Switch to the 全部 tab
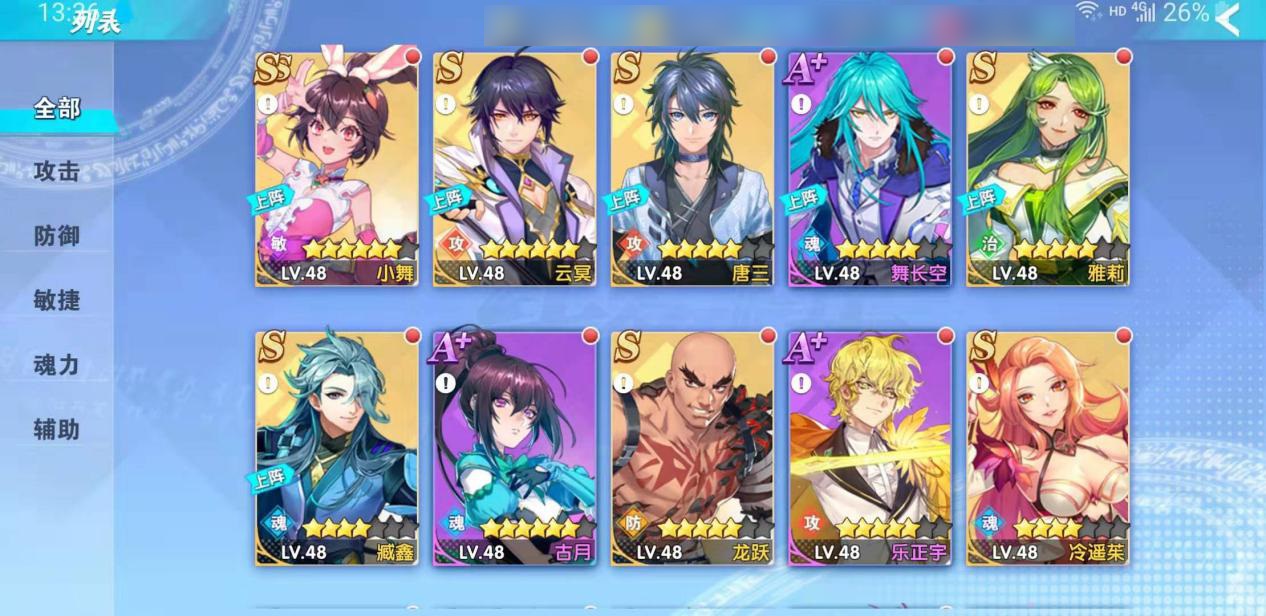The image size is (1266, 616). click(57, 108)
